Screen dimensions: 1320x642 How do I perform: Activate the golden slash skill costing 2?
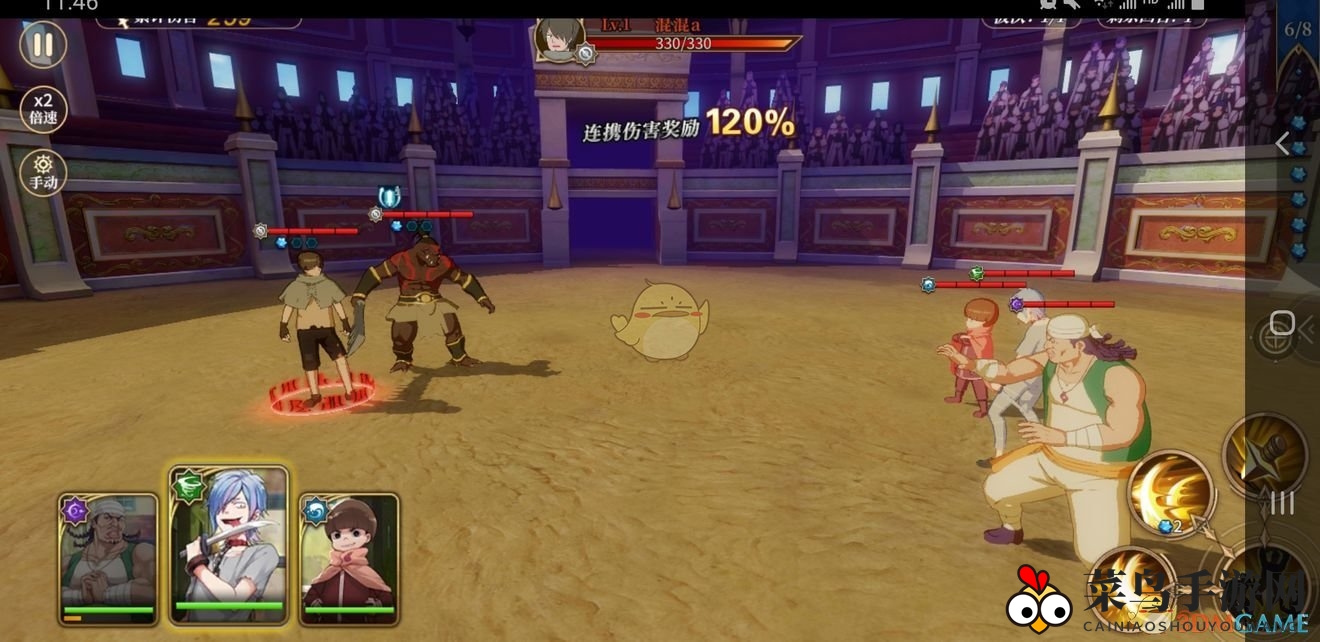(x=1170, y=492)
